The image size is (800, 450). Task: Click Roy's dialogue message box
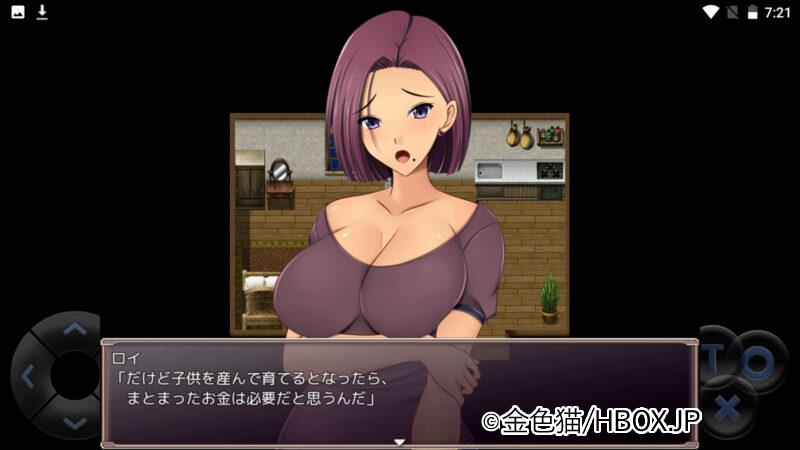[398, 392]
